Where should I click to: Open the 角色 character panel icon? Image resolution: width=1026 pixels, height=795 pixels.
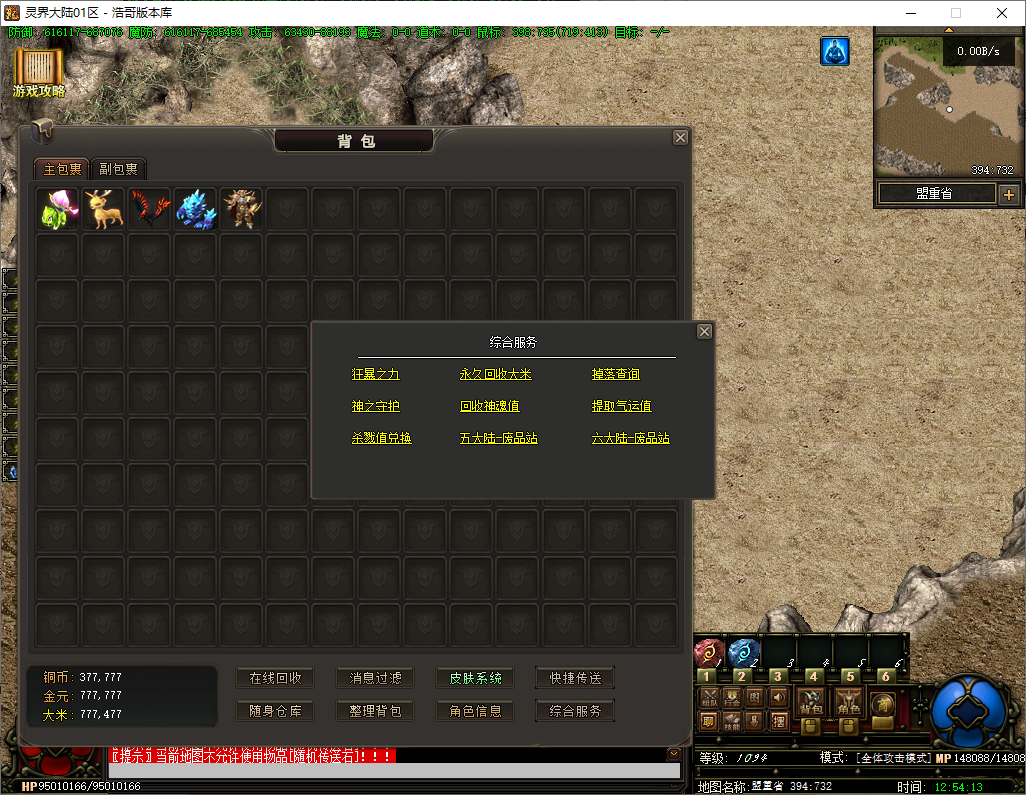tap(849, 701)
